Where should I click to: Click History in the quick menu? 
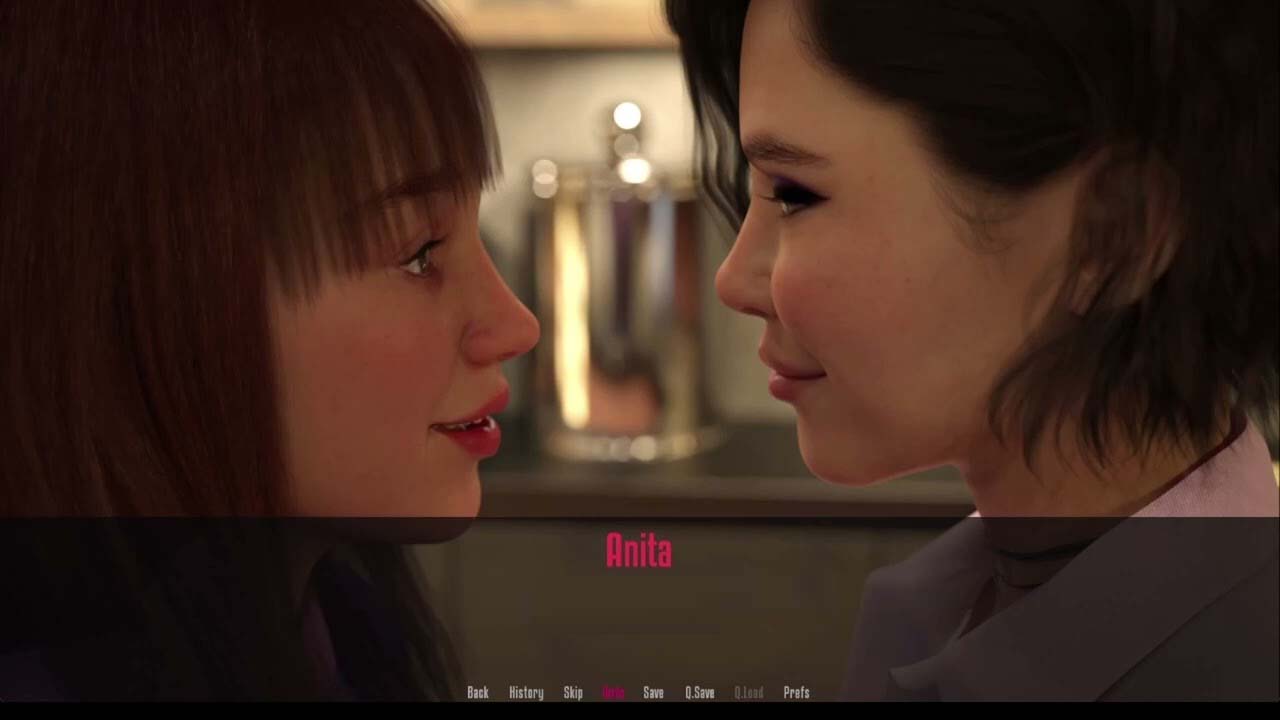click(x=523, y=691)
